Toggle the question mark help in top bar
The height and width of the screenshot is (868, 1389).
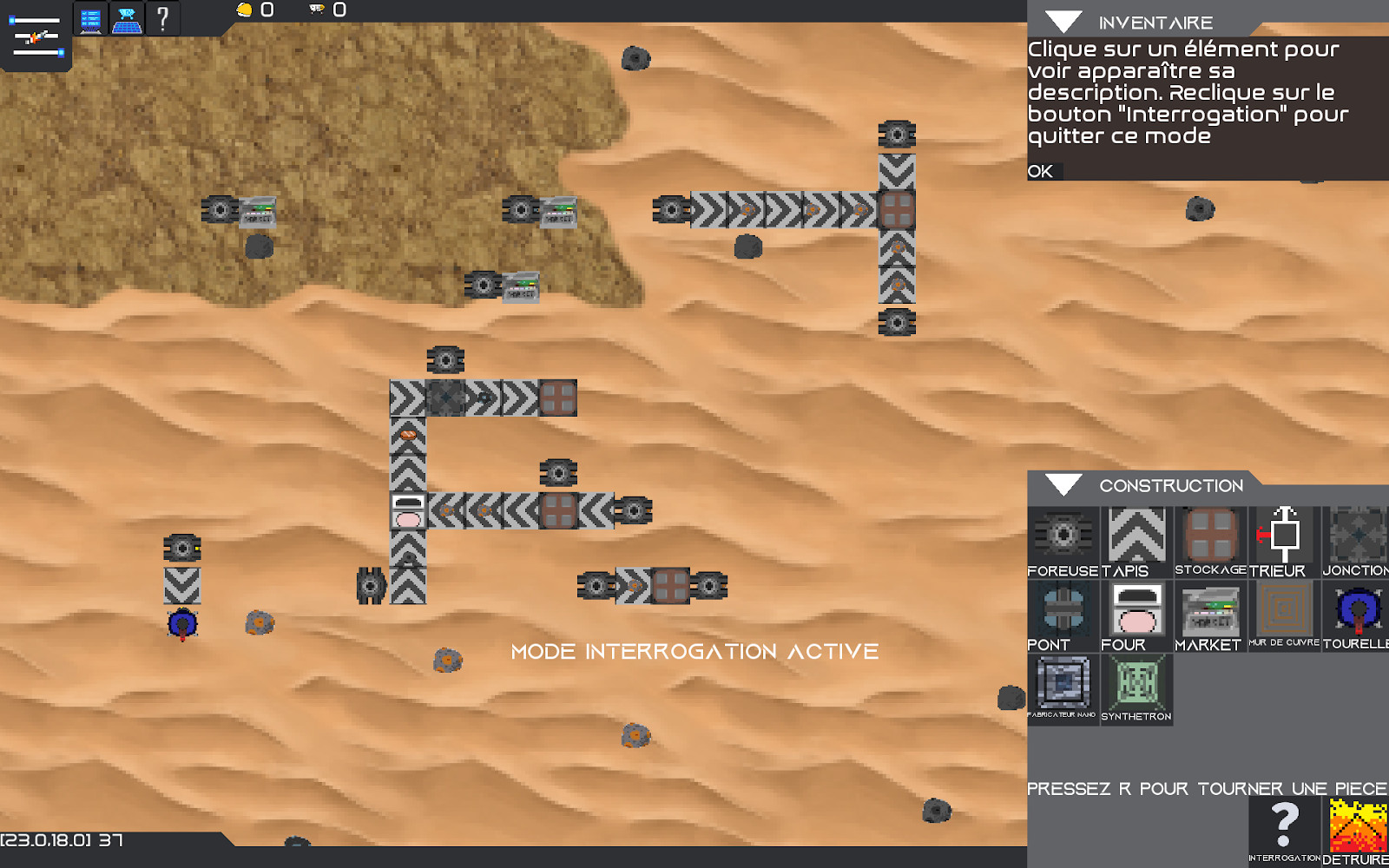[162, 19]
